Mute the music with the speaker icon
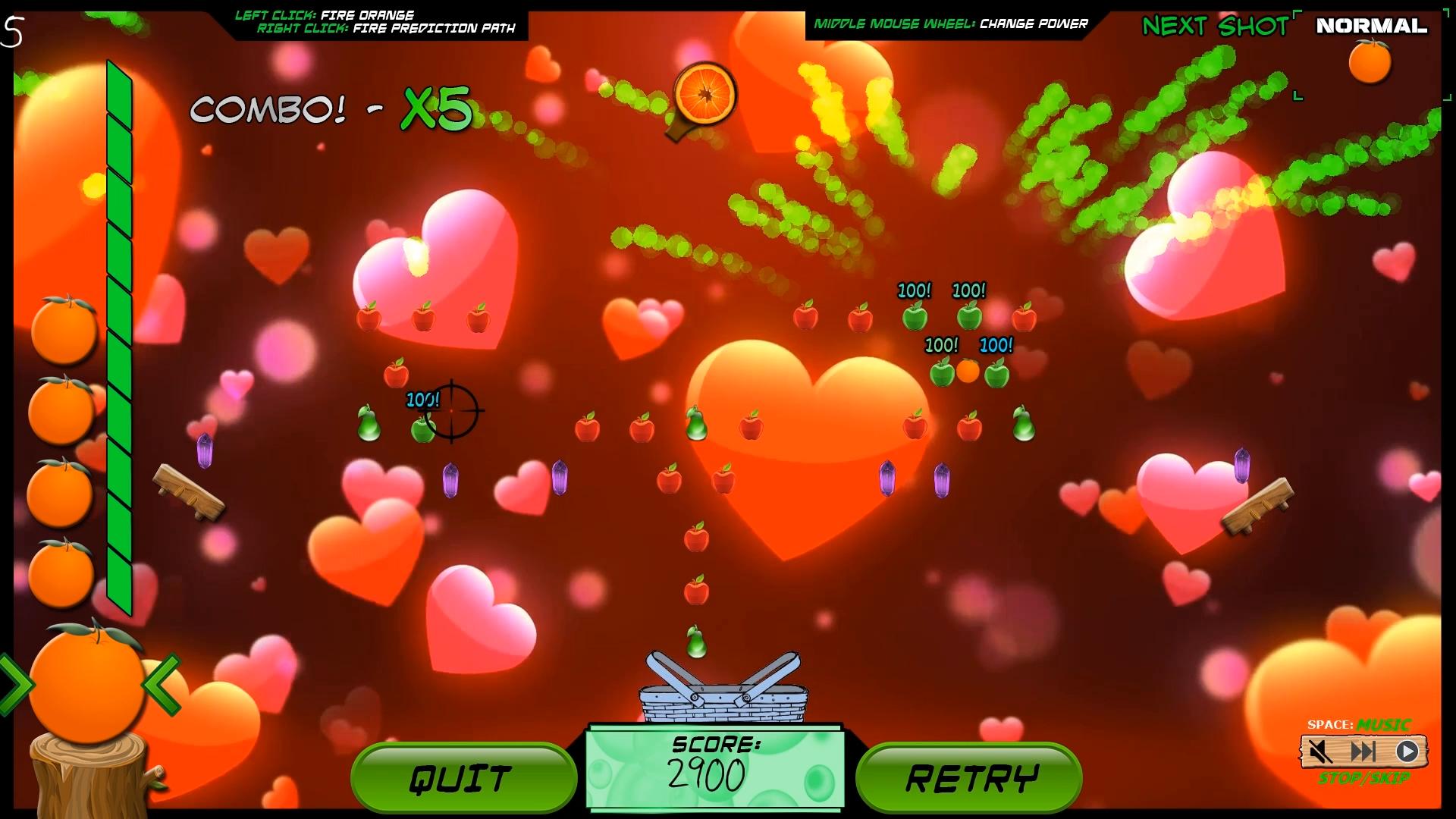This screenshot has height=819, width=1456. [x=1320, y=752]
